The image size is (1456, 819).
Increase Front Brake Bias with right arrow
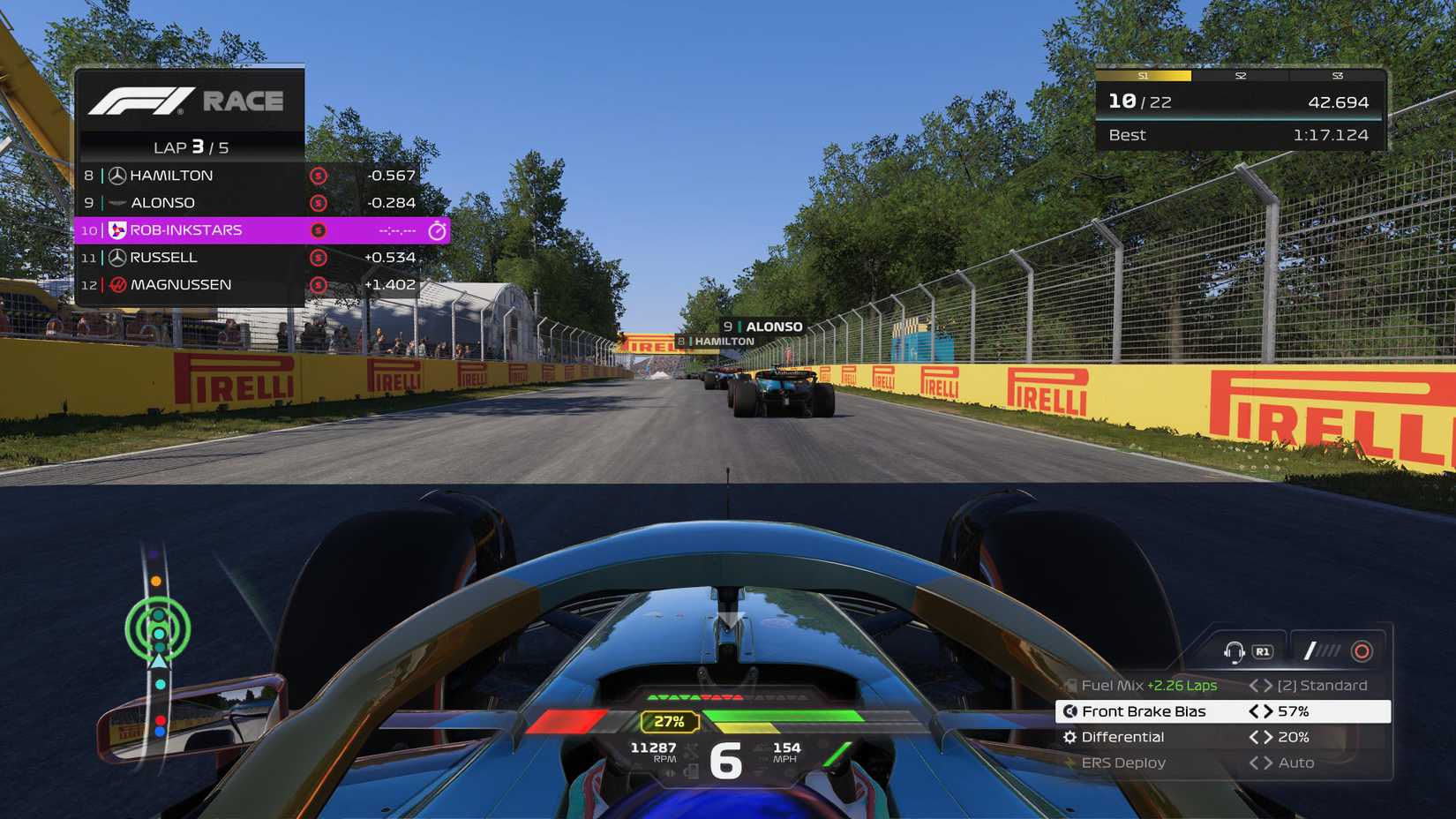(x=1269, y=711)
